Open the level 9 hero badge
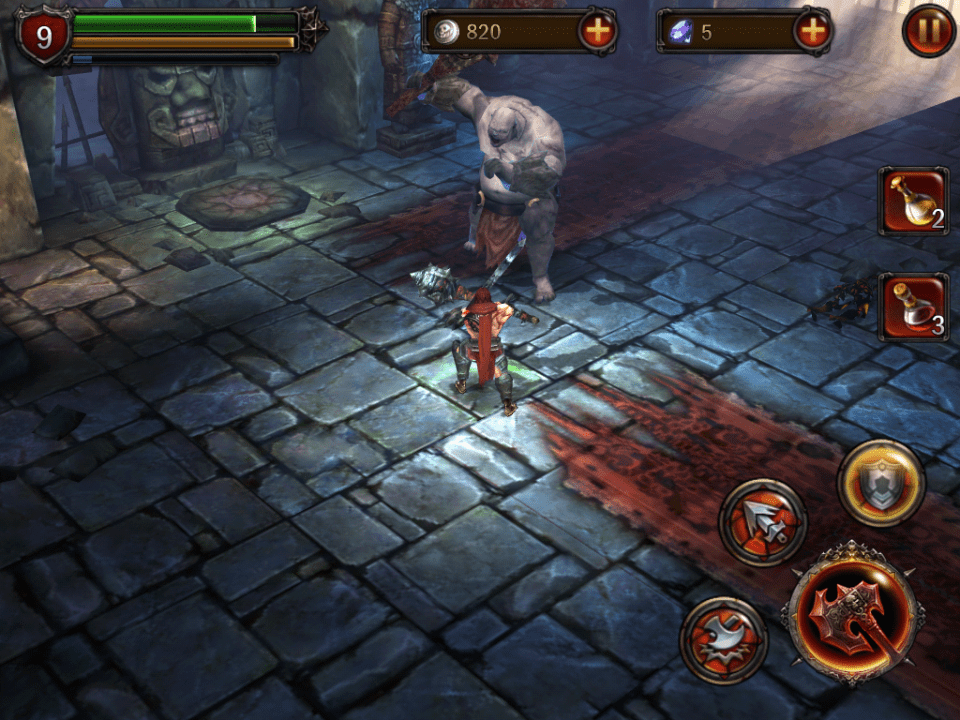Screen dimensions: 960x720 (43, 37)
